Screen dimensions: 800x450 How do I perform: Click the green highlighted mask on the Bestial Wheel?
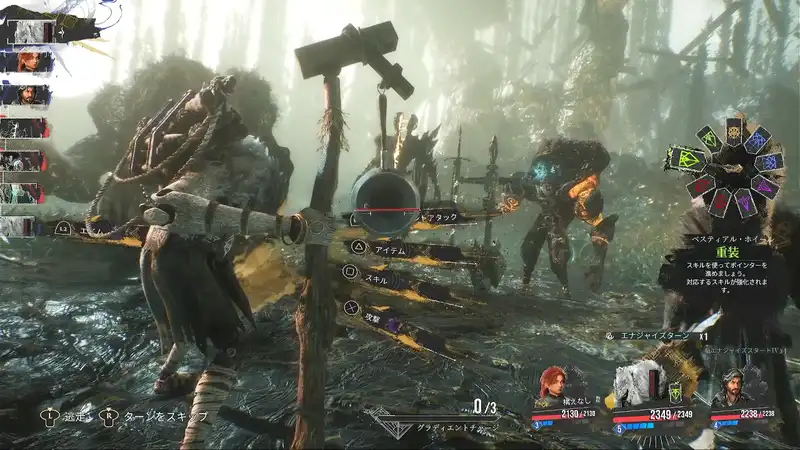tap(688, 157)
